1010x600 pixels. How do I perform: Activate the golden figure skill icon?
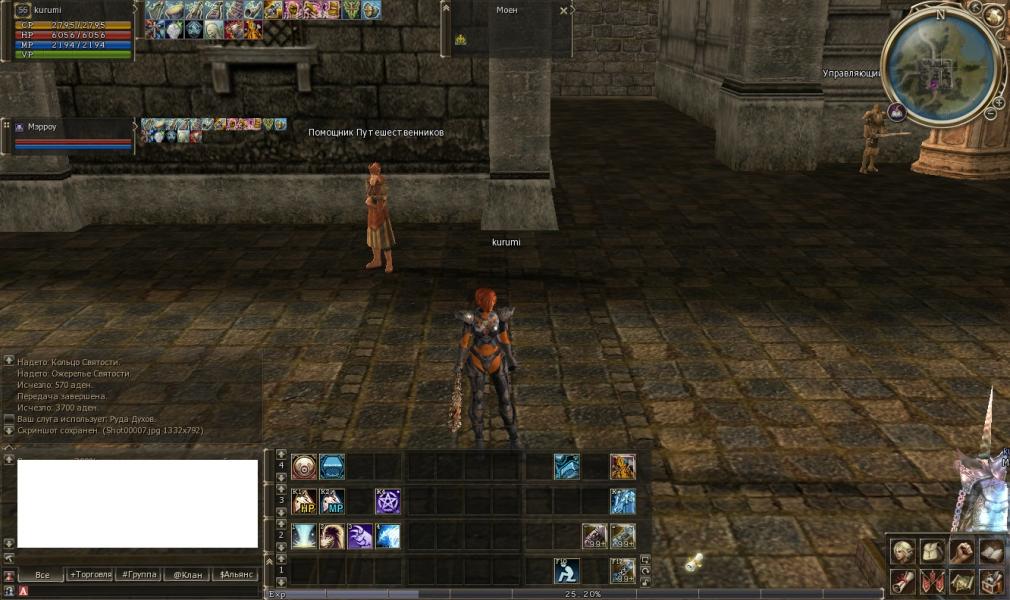pos(622,467)
